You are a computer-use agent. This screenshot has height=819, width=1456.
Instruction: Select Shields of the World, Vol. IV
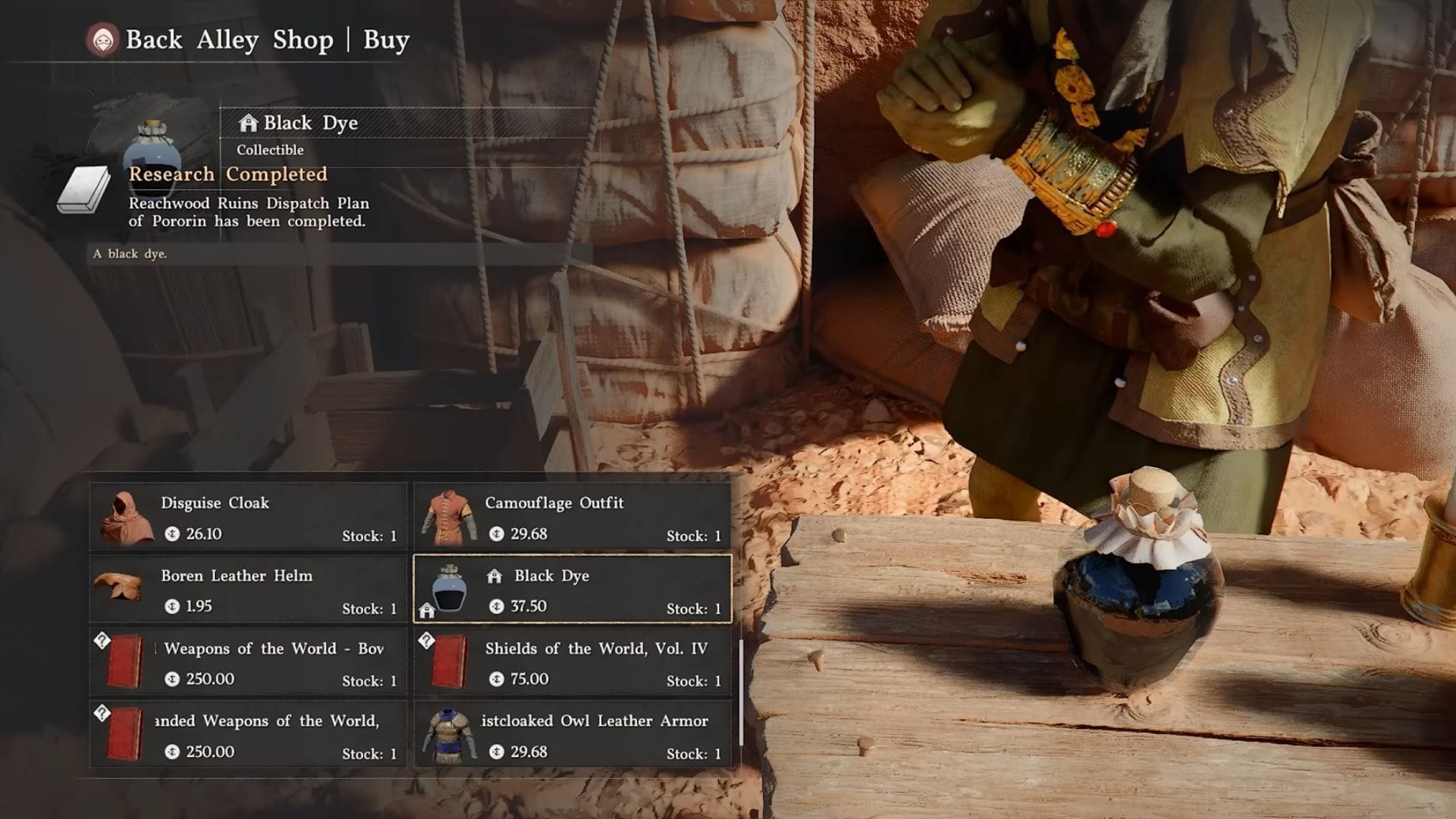click(573, 663)
